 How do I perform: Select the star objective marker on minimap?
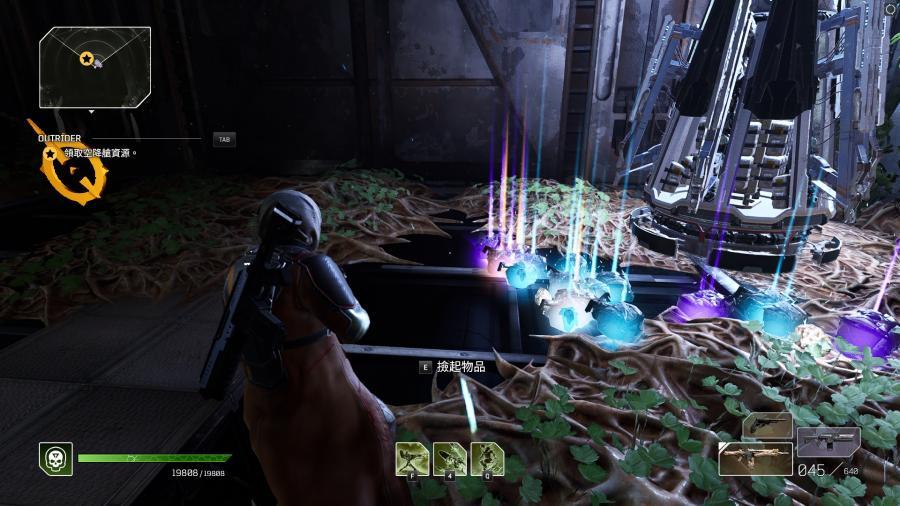tap(87, 59)
